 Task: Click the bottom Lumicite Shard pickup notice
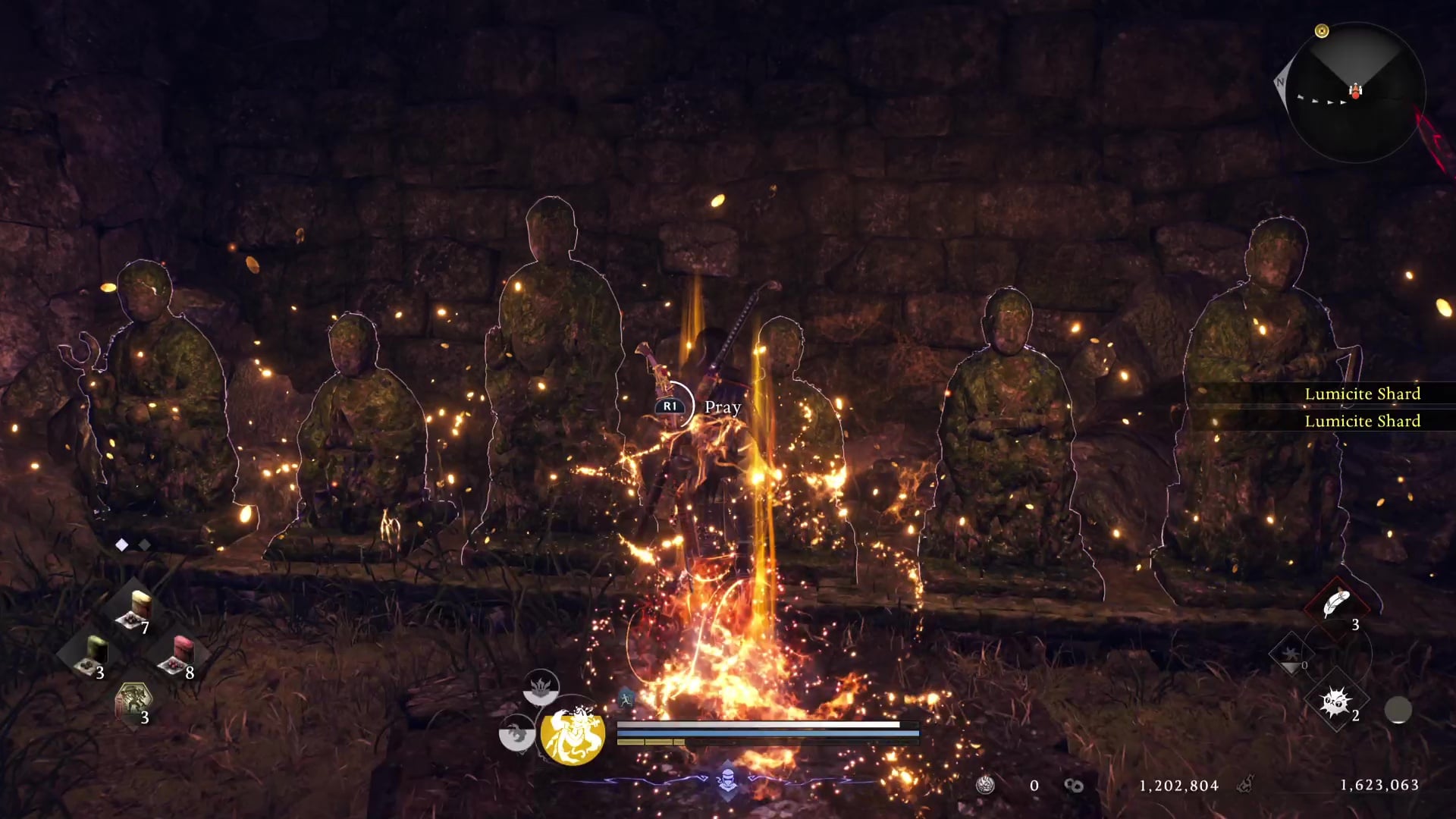point(1362,421)
